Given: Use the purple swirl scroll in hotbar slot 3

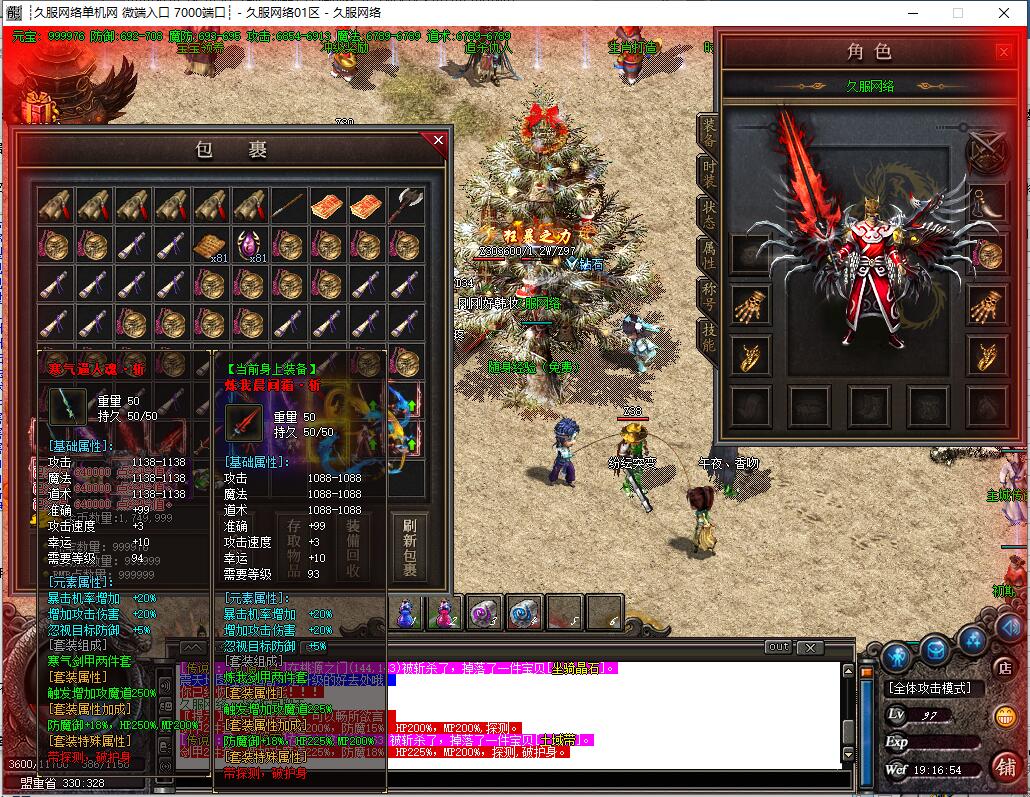Looking at the screenshot, I should pyautogui.click(x=485, y=613).
